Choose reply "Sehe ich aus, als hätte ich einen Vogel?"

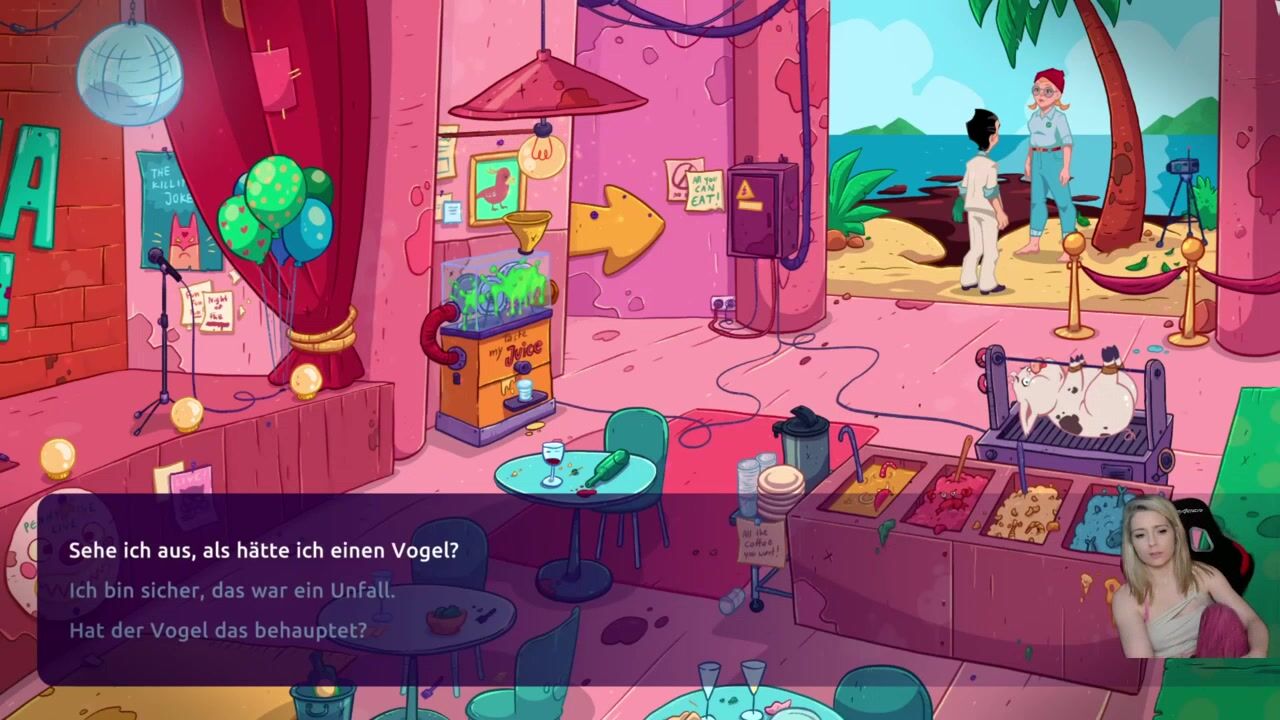(x=263, y=551)
